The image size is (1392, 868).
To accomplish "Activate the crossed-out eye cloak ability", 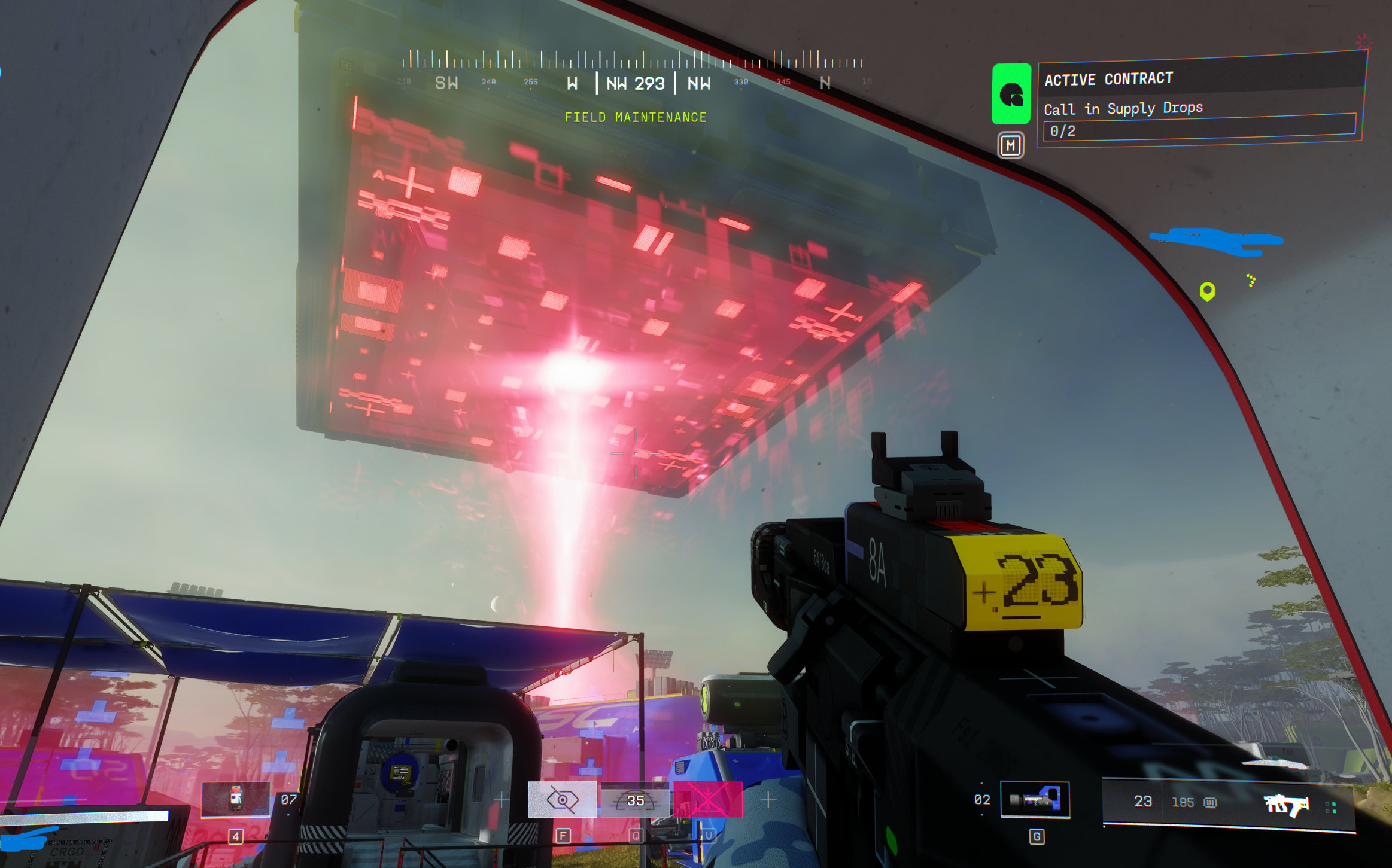I will coord(562,800).
